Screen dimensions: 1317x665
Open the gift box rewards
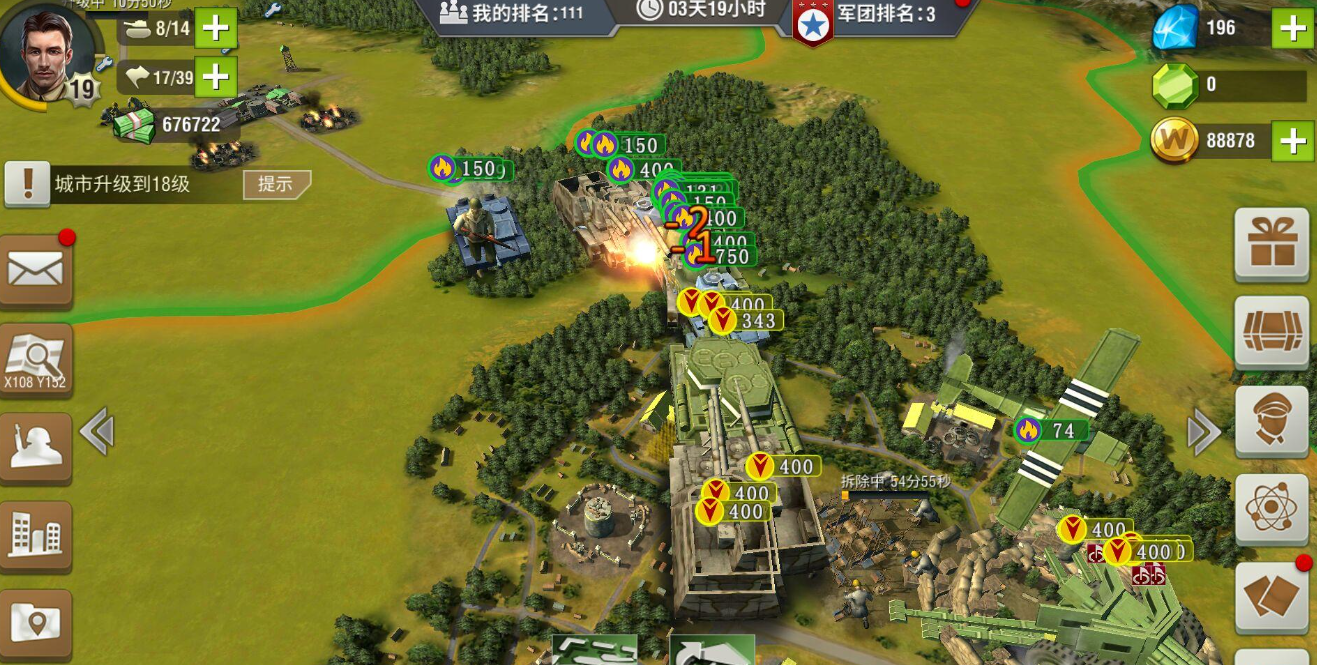tap(1272, 245)
